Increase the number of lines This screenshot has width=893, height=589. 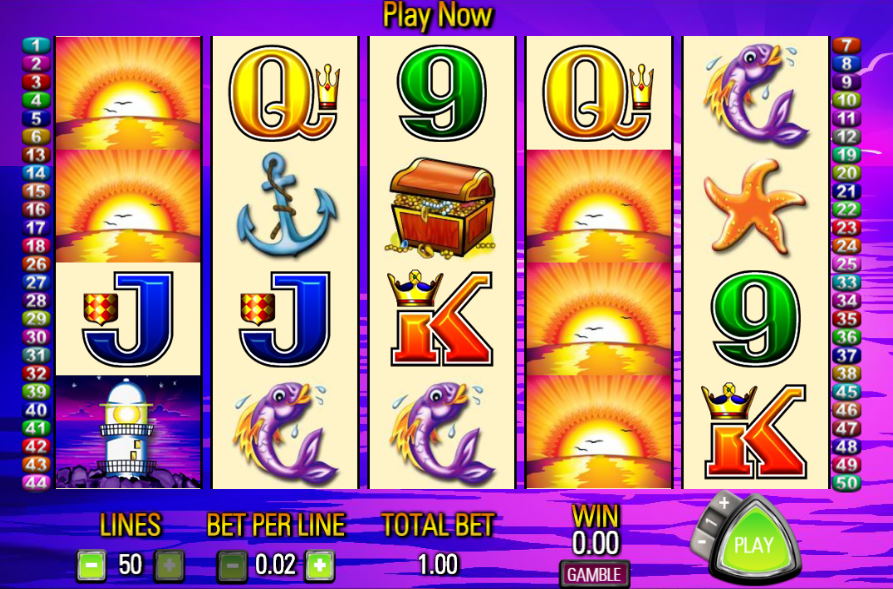[x=168, y=566]
